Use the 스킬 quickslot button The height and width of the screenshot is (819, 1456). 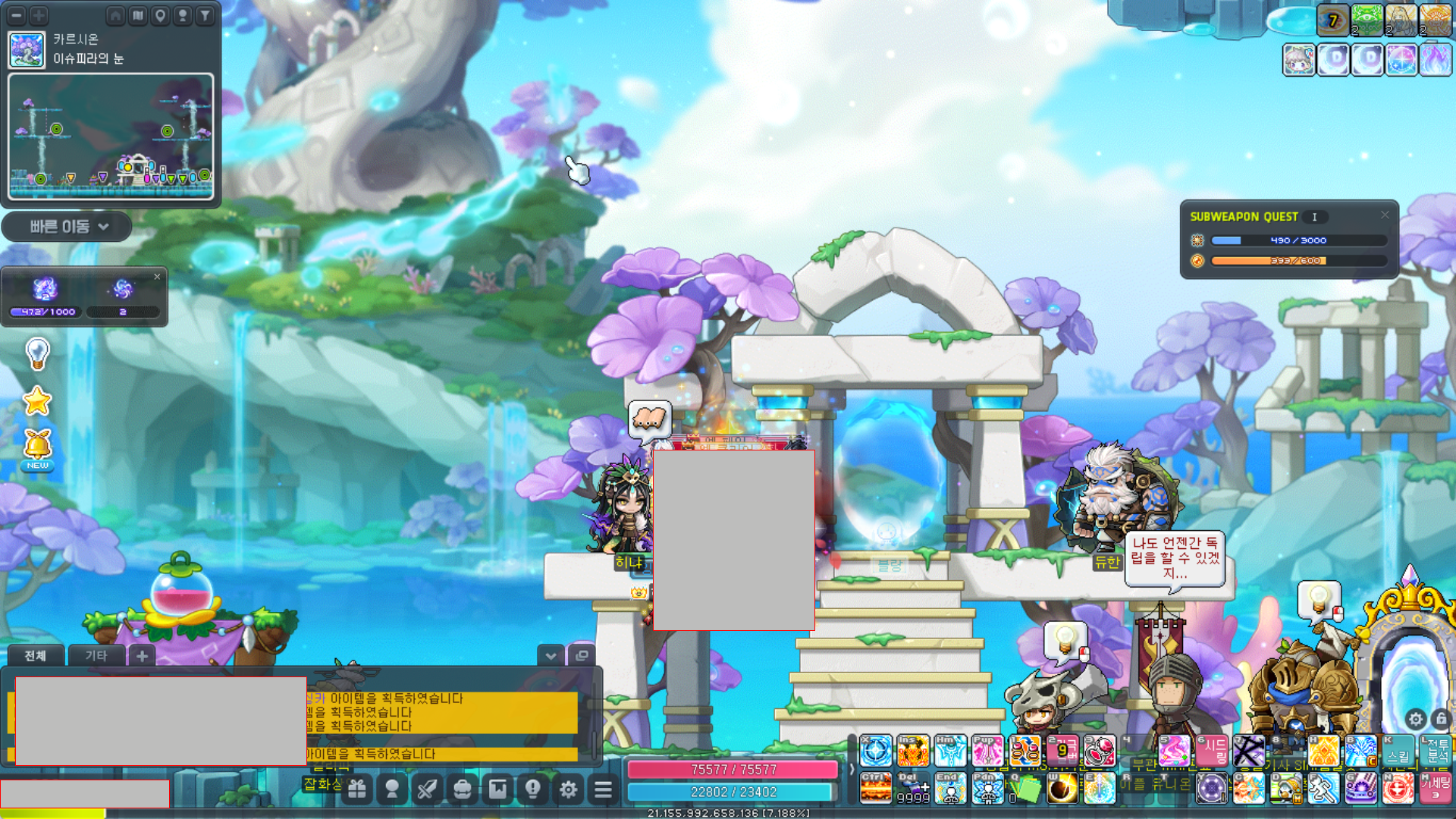1398,751
